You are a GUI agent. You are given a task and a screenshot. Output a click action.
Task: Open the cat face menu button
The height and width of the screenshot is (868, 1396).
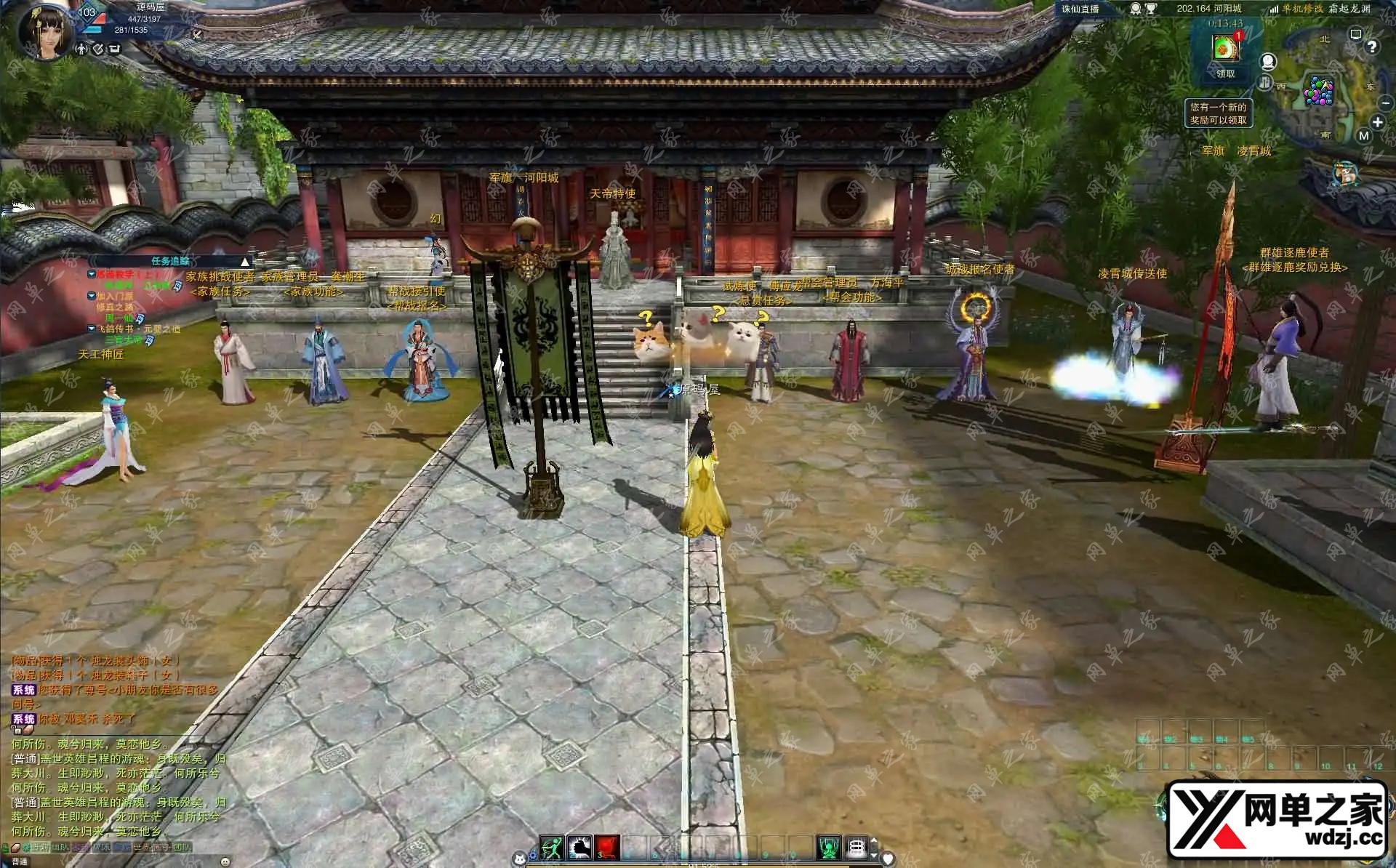tap(520, 859)
